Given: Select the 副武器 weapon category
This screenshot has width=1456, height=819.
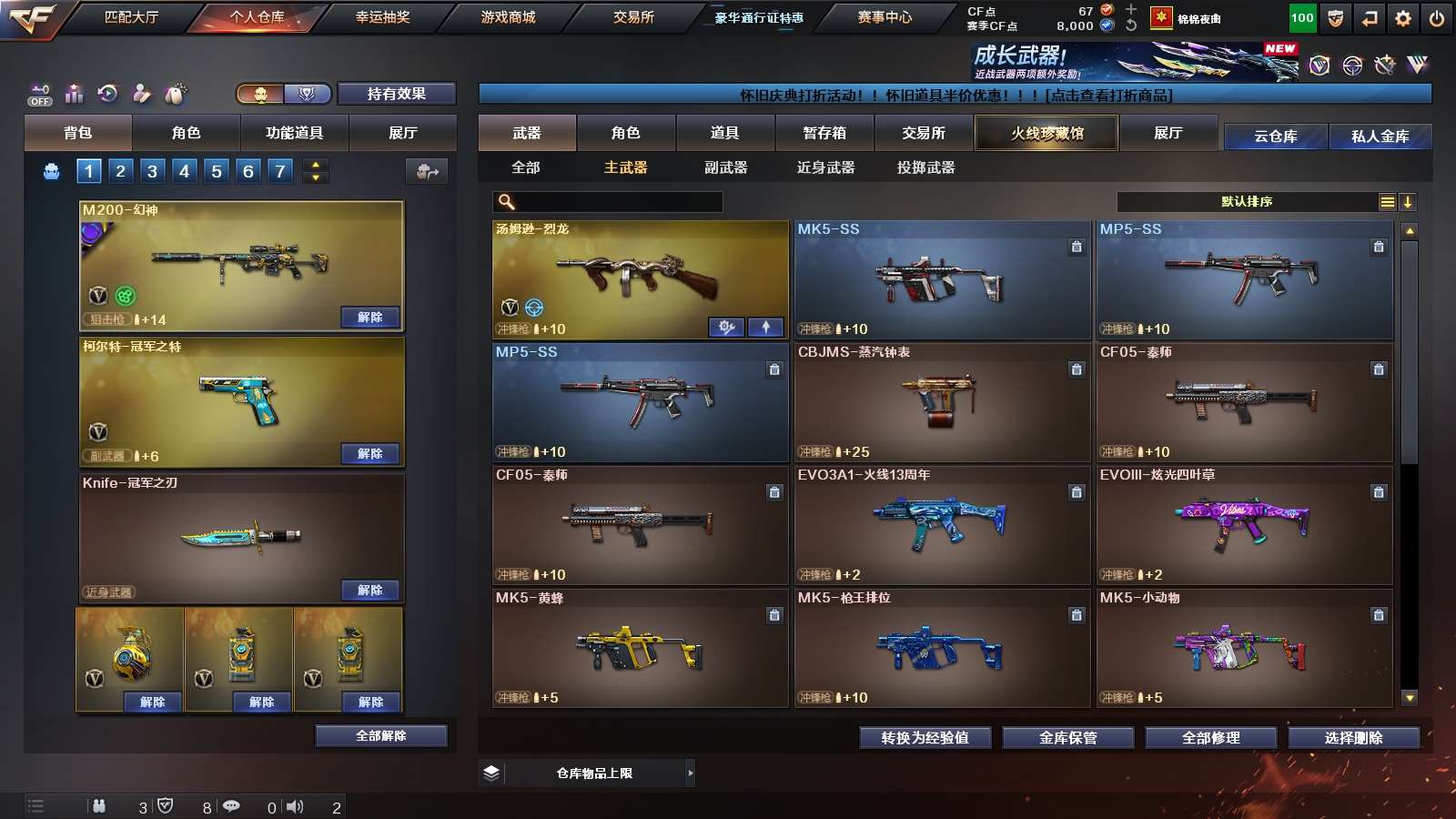Looking at the screenshot, I should 725,167.
